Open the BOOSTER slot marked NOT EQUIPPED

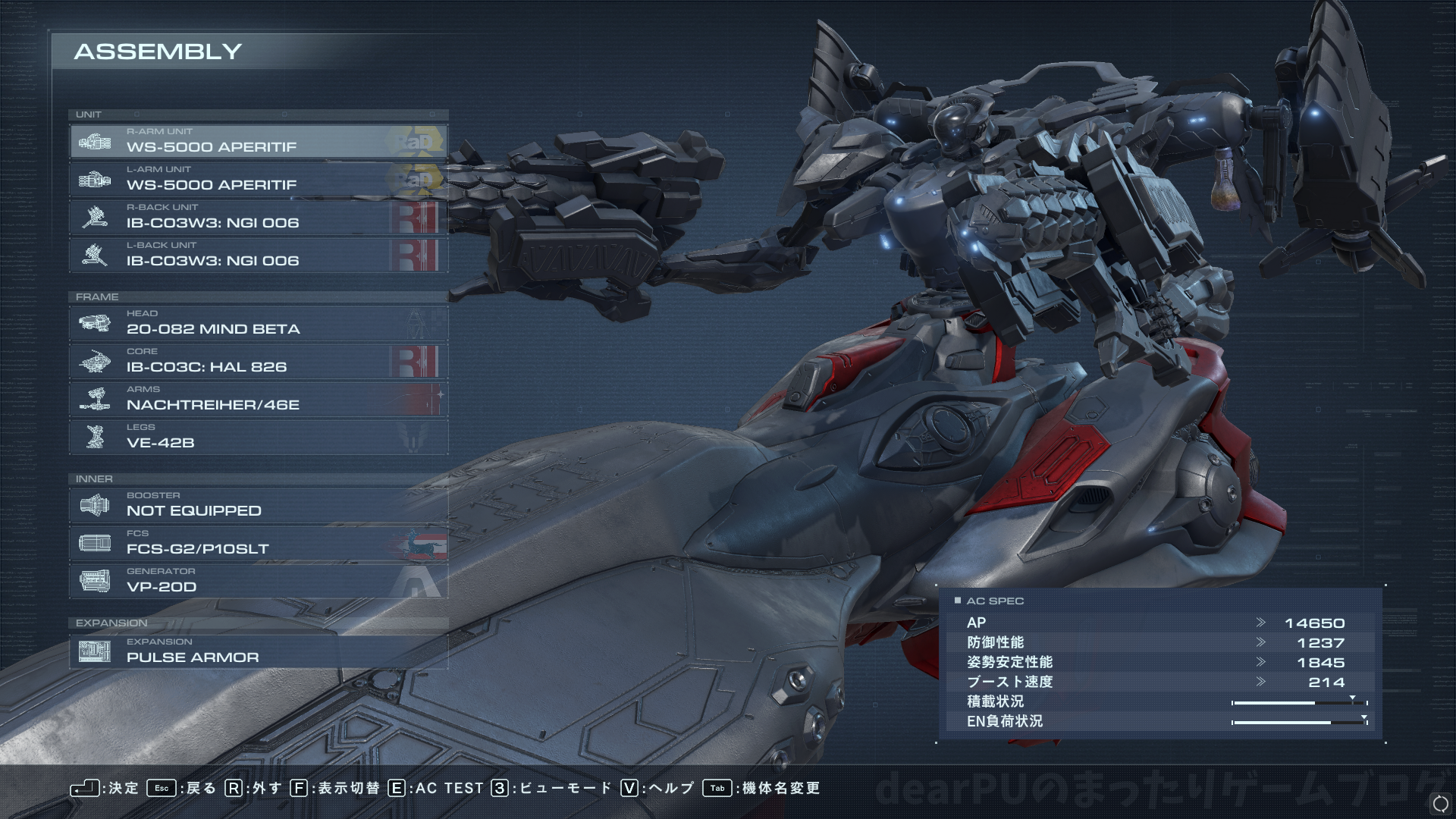point(258,506)
